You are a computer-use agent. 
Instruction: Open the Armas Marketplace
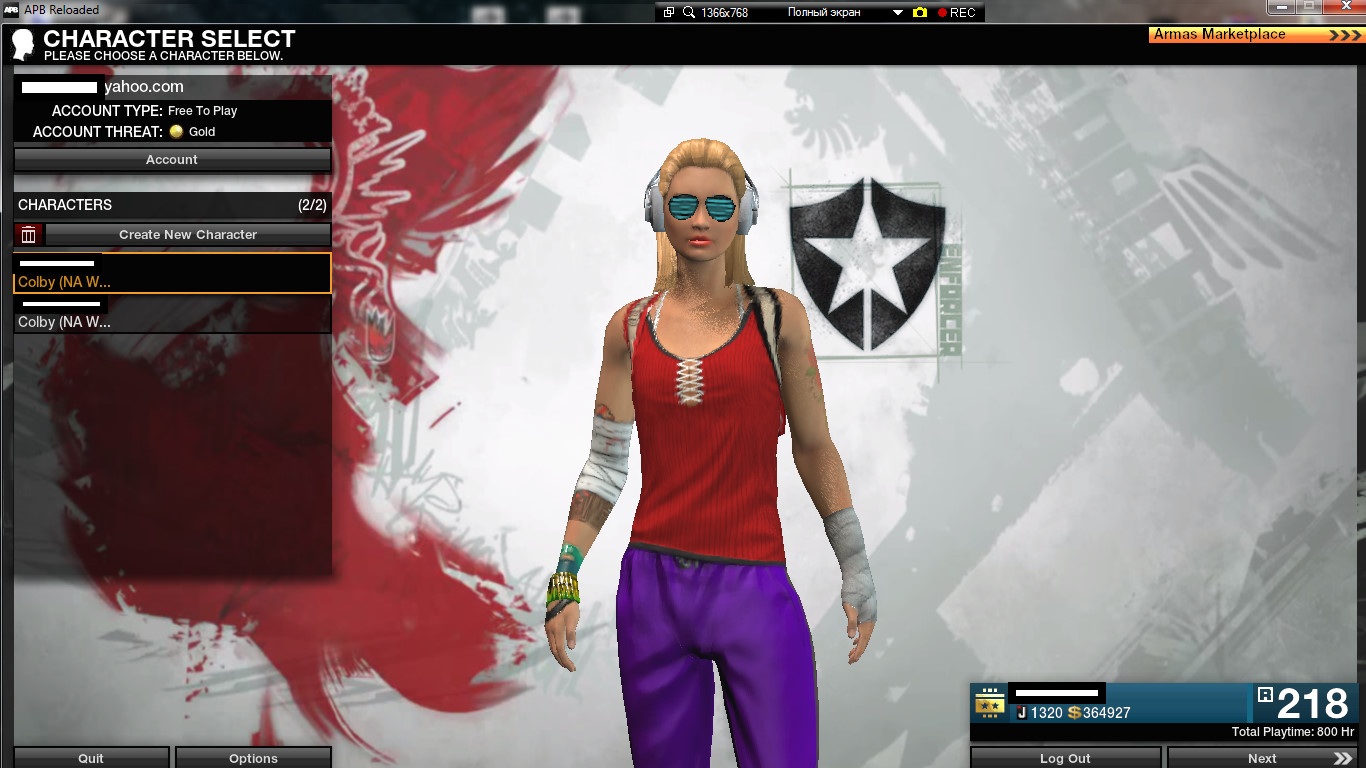tap(1257, 35)
